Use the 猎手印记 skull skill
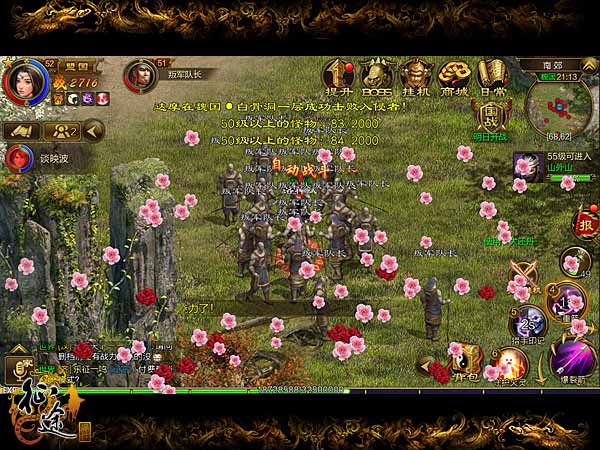Viewport: 600px width, 450px height. (527, 321)
